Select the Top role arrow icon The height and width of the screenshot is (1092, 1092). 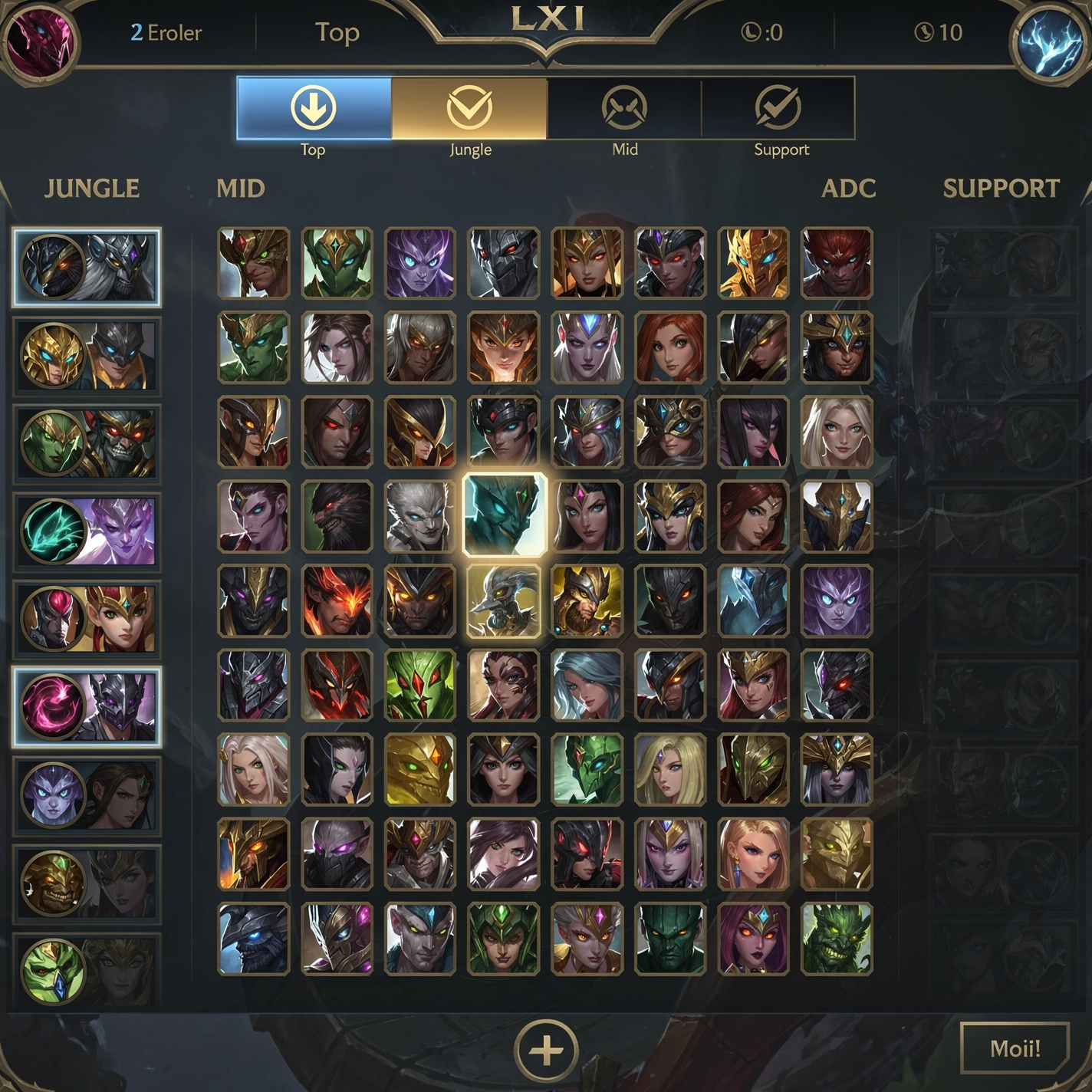(x=314, y=108)
